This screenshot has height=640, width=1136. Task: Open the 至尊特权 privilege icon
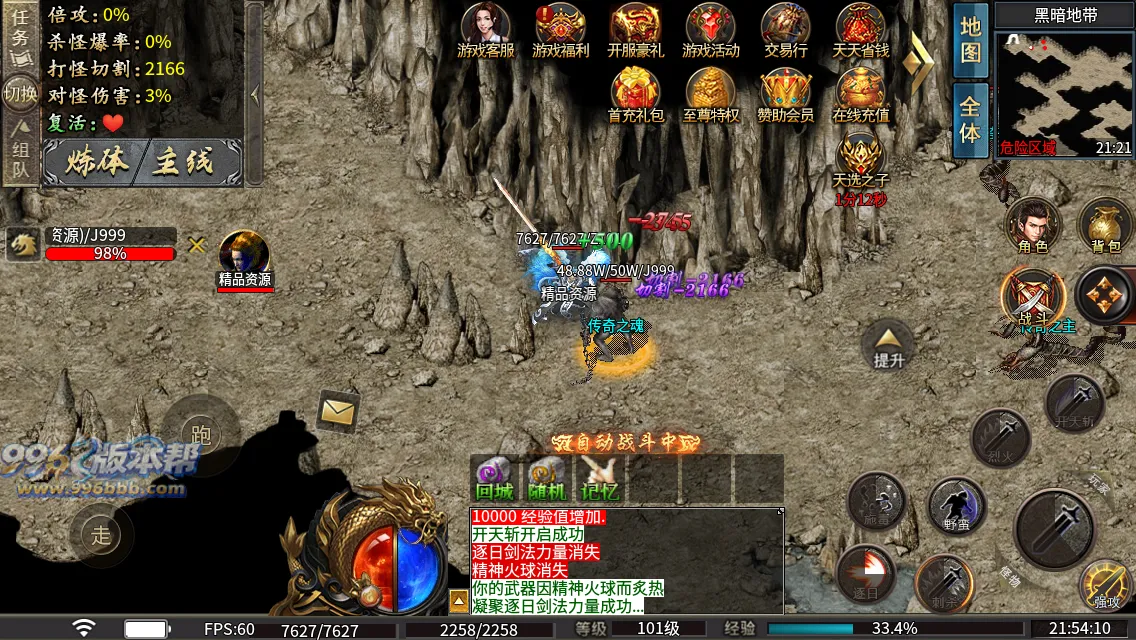[x=710, y=92]
